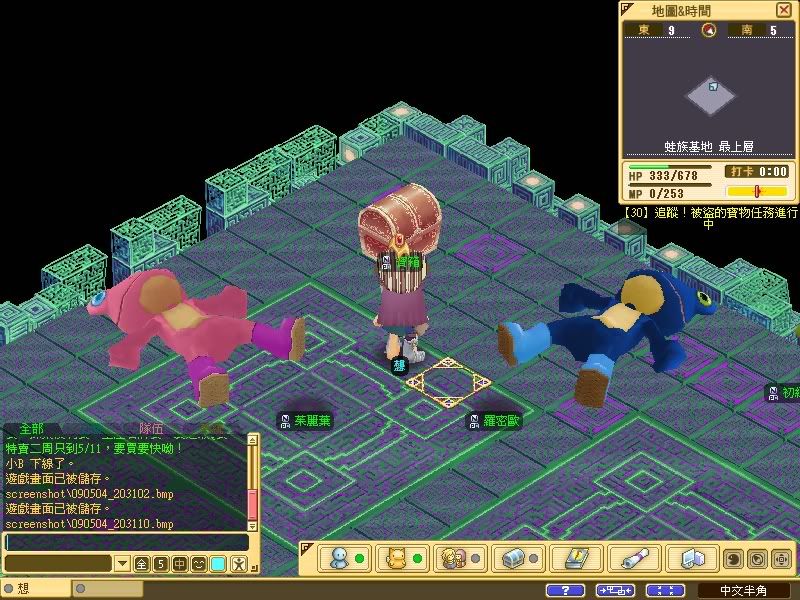The height and width of the screenshot is (600, 800).
Task: Select the 全 chat channel button
Action: (x=141, y=564)
